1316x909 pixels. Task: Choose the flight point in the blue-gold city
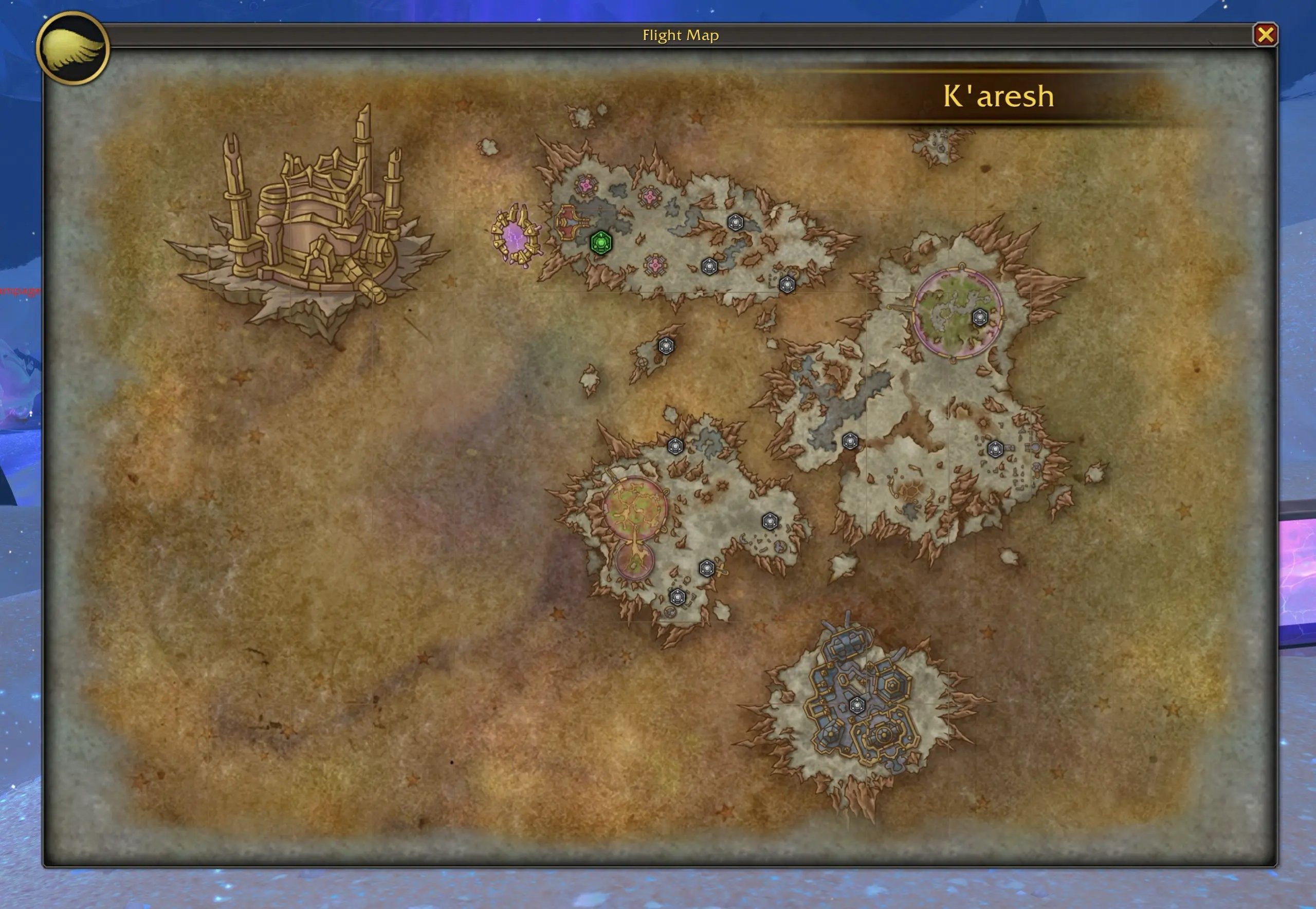856,706
